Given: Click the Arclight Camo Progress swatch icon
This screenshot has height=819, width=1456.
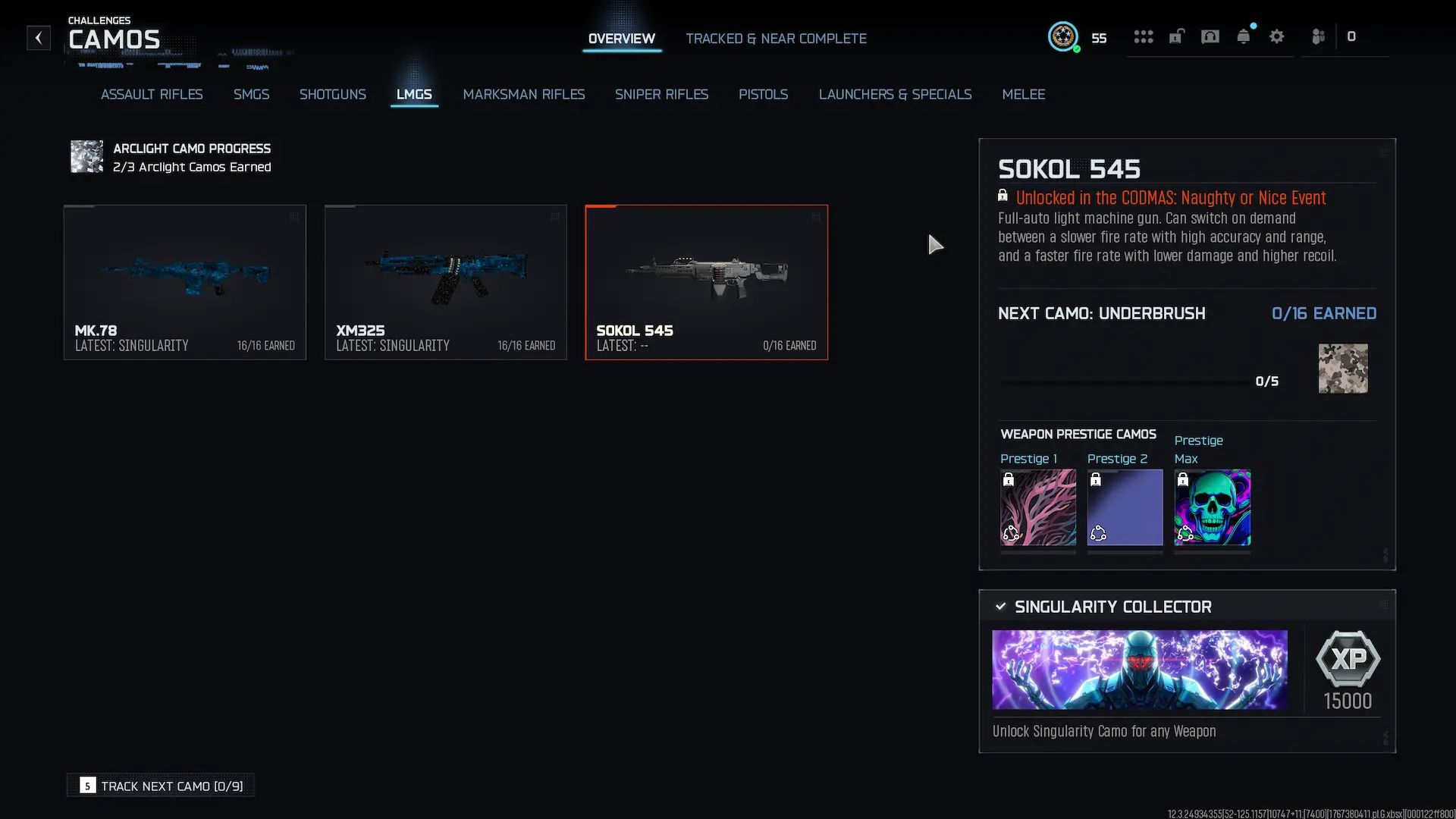Looking at the screenshot, I should [x=86, y=157].
